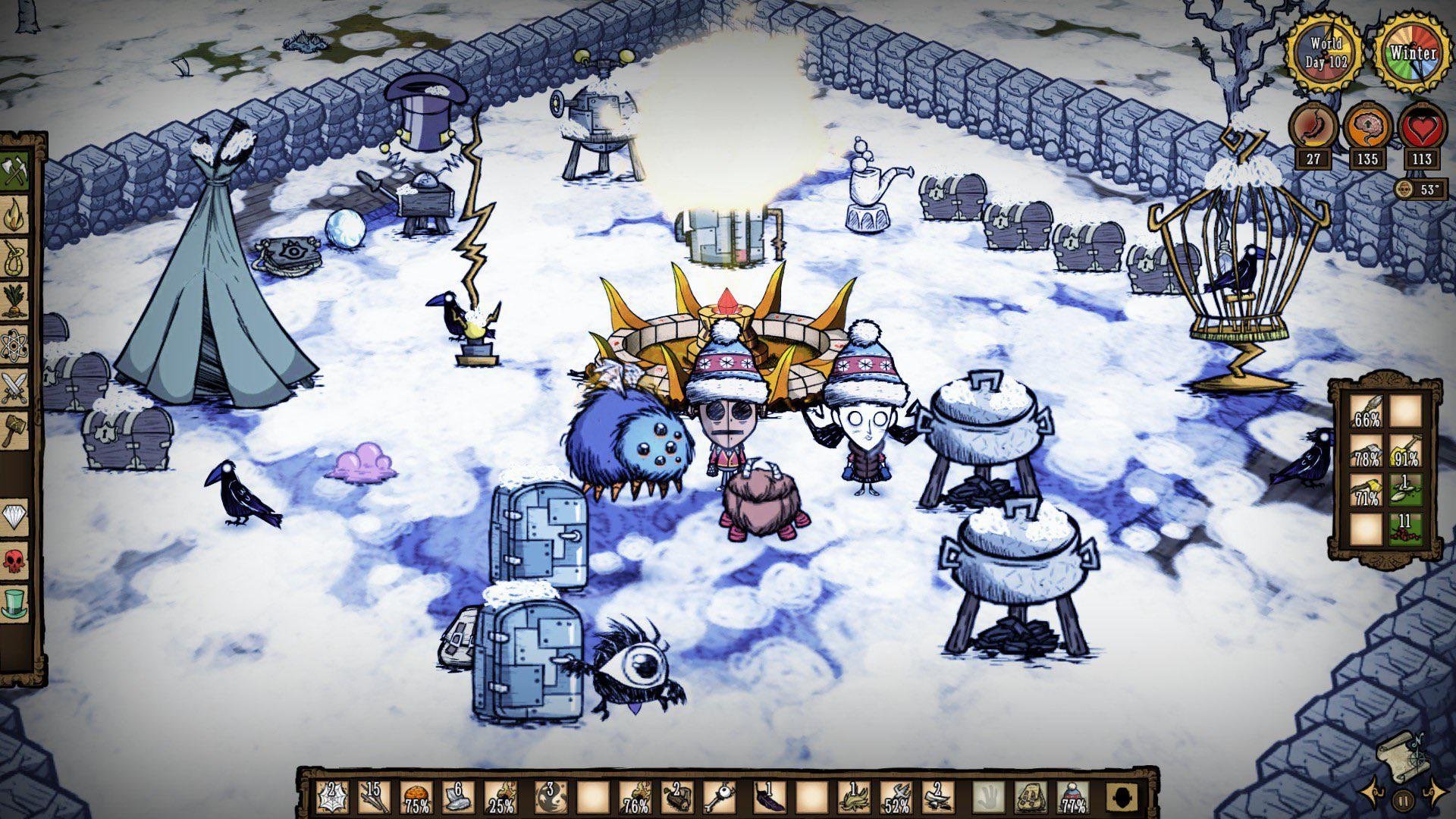Open the Refine diamond tab
Viewport: 1456px width, 819px height.
(x=15, y=517)
